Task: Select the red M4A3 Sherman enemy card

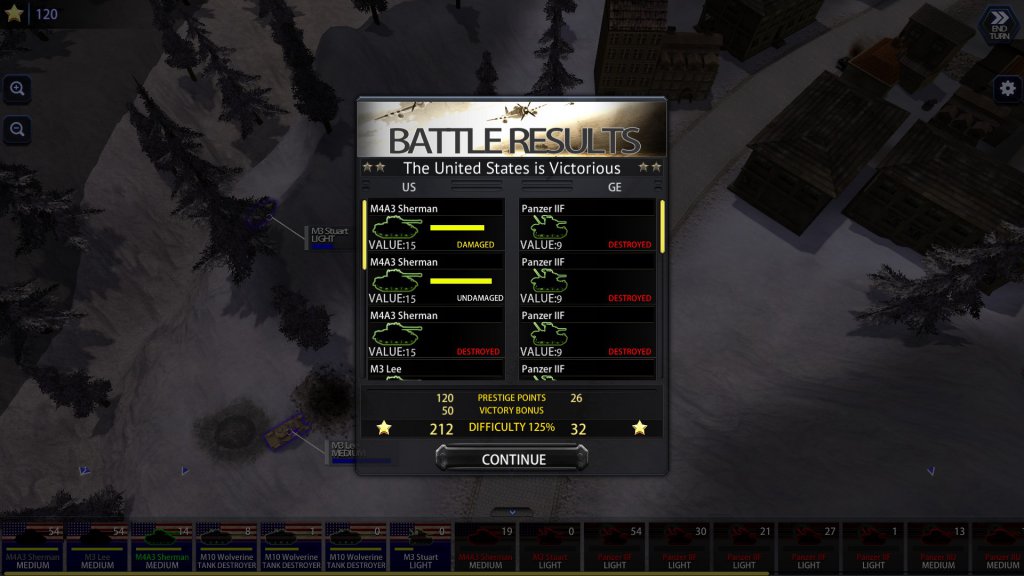Action: click(485, 547)
